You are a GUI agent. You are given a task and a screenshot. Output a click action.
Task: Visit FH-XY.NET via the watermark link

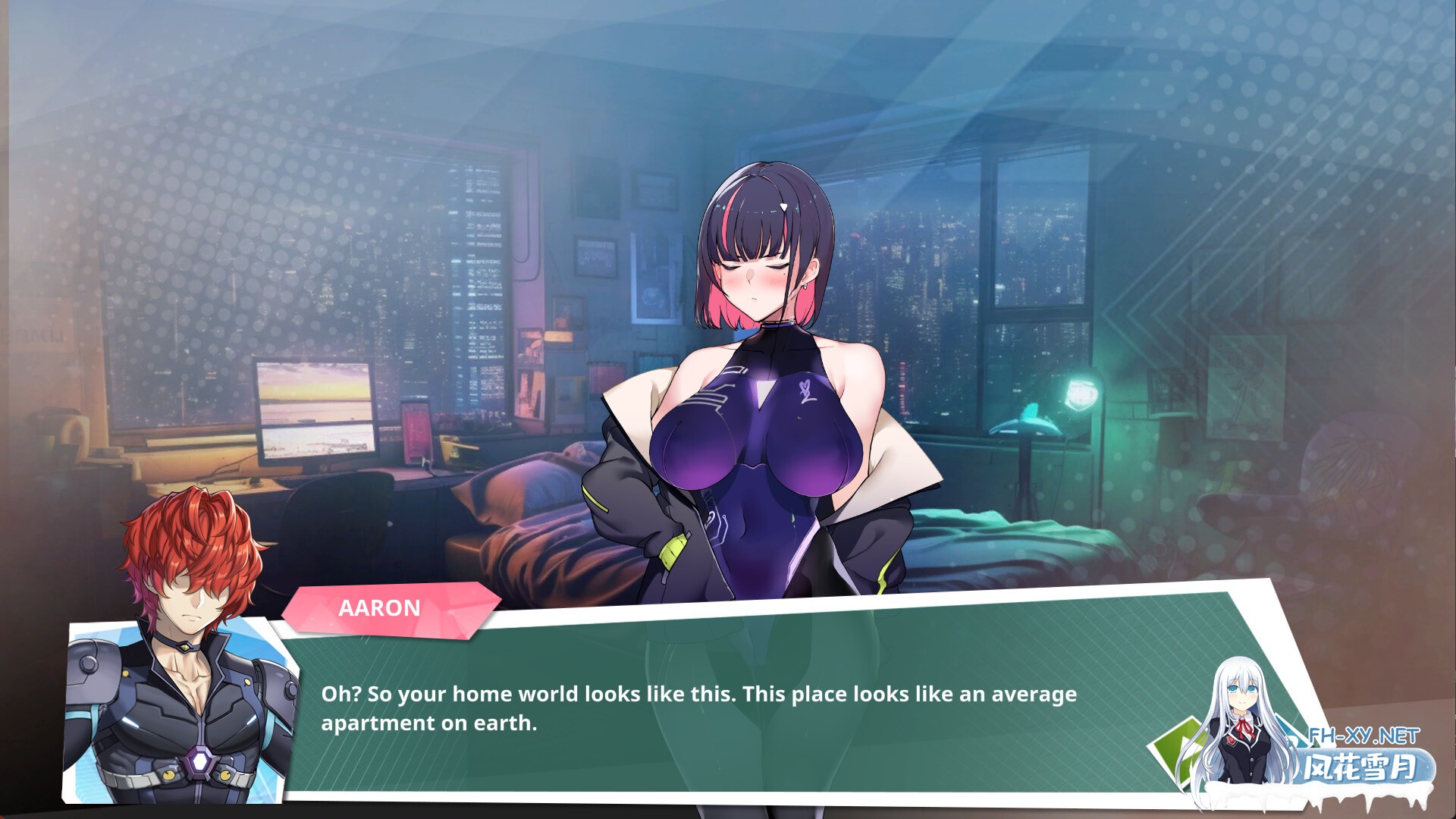1365,736
